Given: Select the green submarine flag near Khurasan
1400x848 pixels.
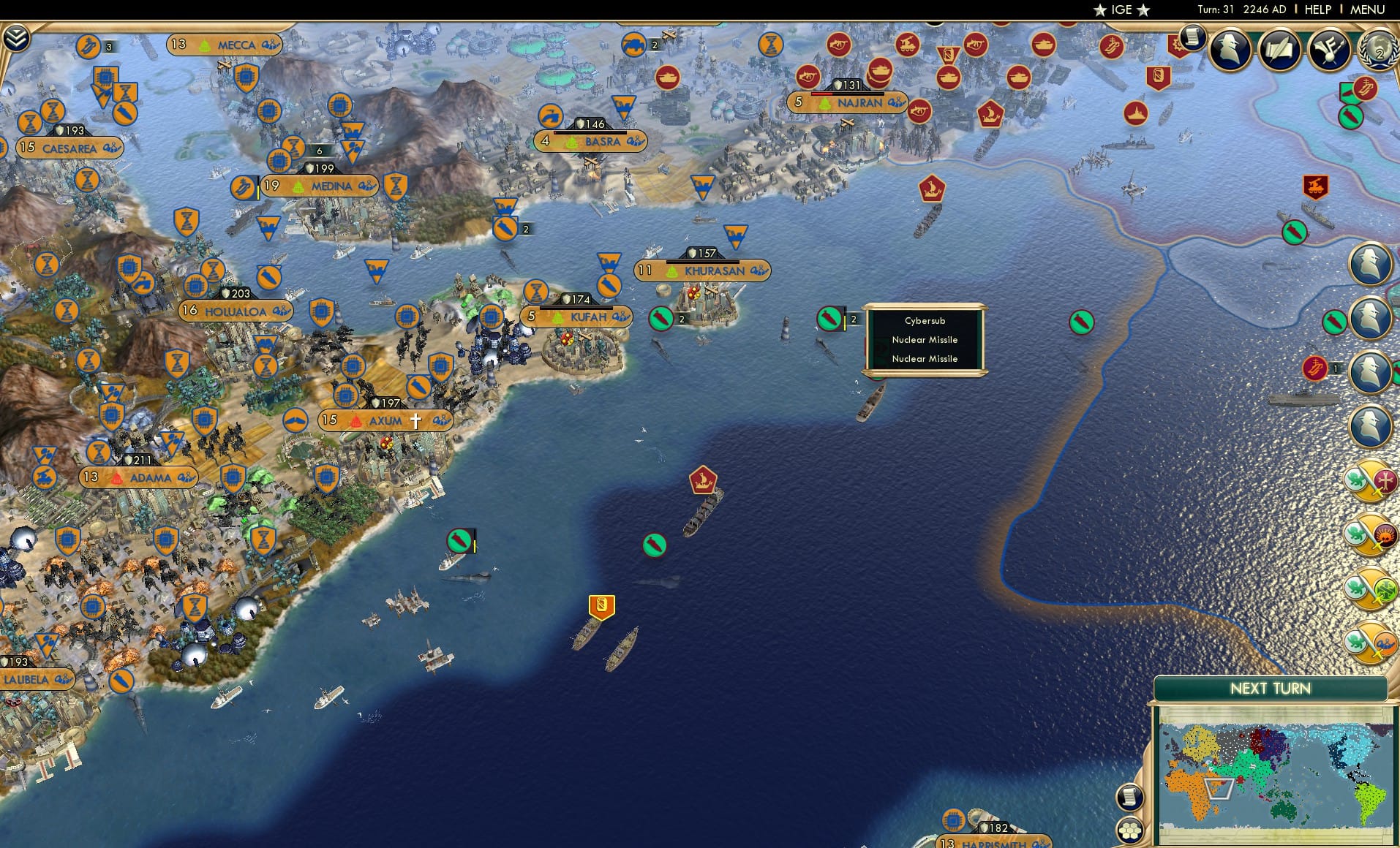Looking at the screenshot, I should (829, 319).
